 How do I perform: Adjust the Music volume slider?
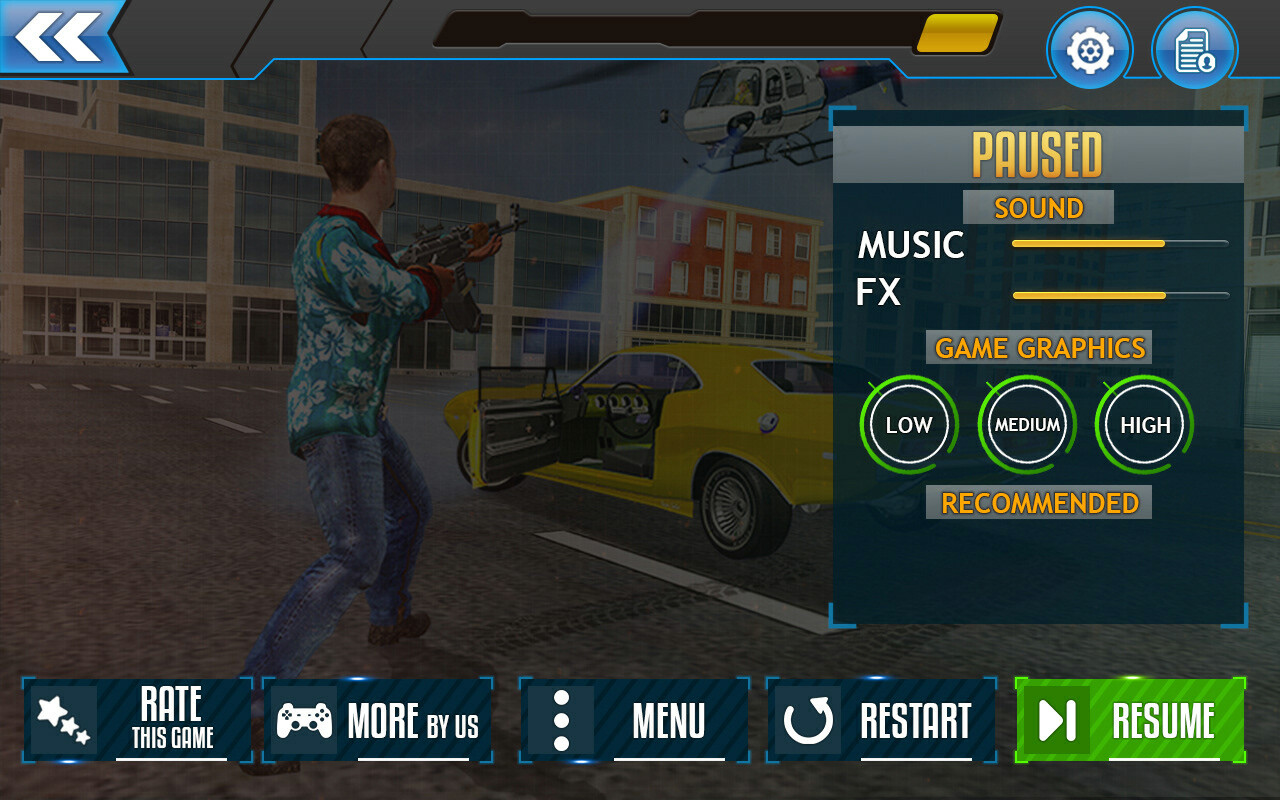coord(1120,243)
